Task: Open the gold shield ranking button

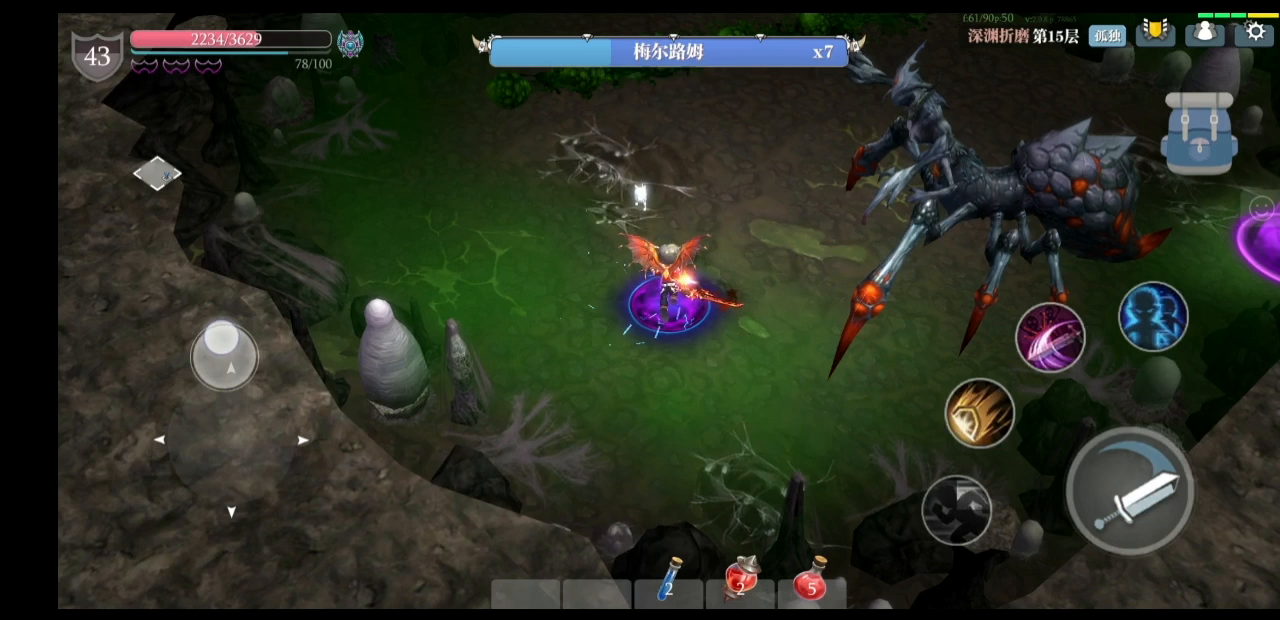Action: point(1155,32)
